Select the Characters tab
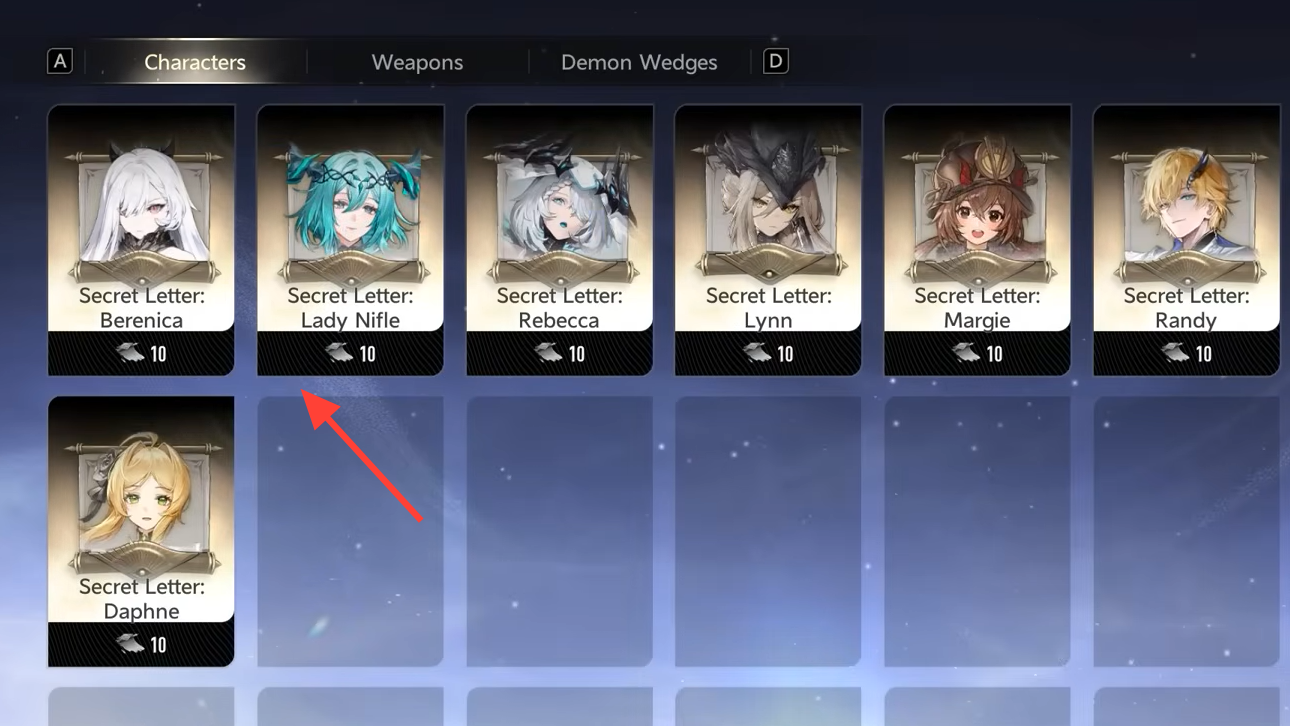The image size is (1290, 726). point(195,62)
